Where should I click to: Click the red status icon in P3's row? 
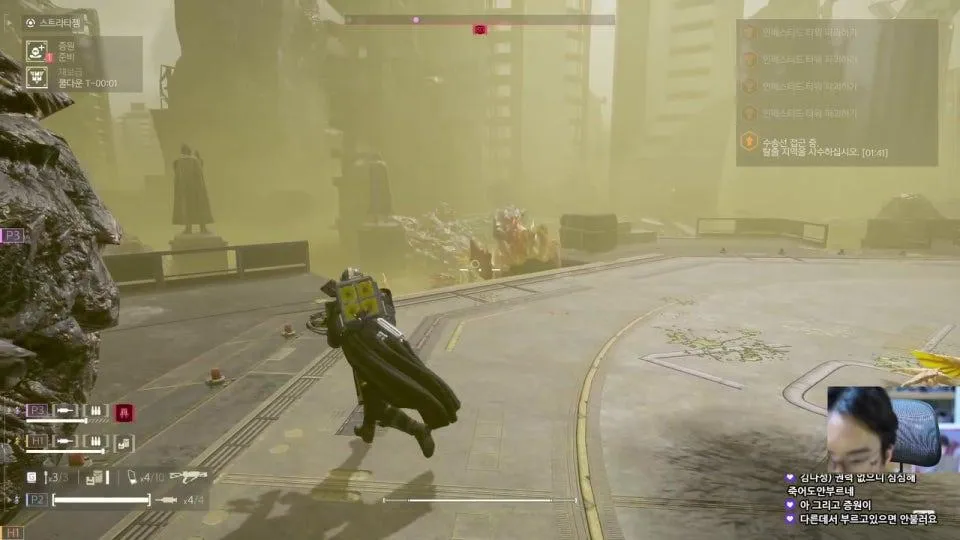click(125, 411)
